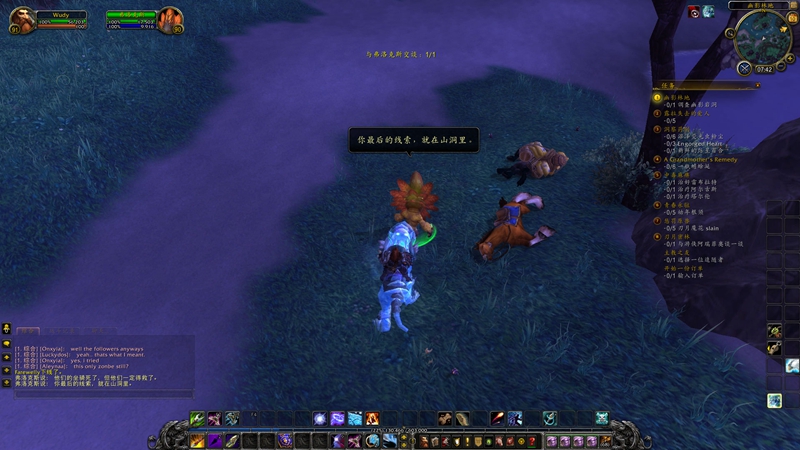Select the "Engorged Heart" quest objective
The height and width of the screenshot is (450, 800).
coord(700,143)
